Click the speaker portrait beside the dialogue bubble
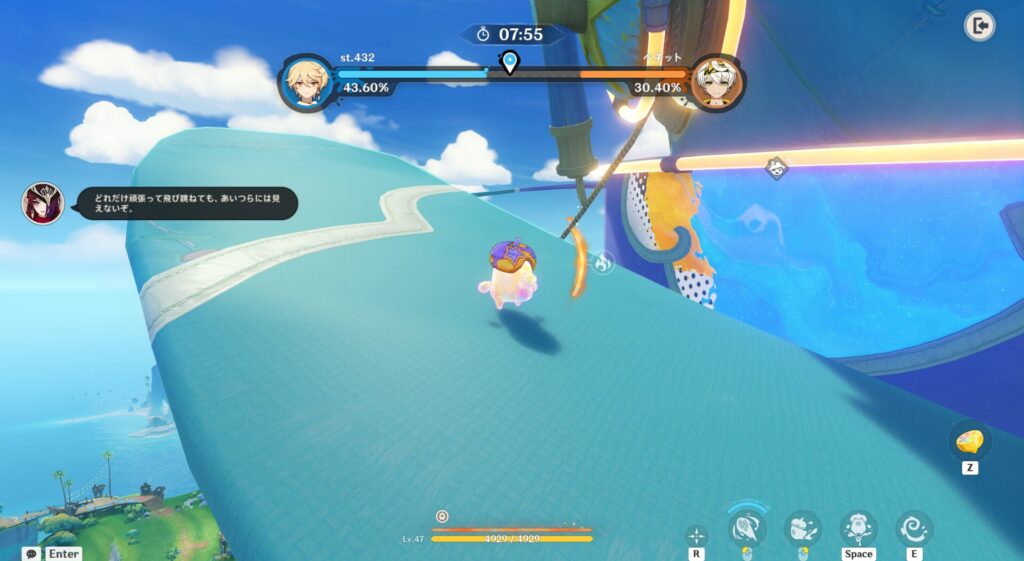 click(x=42, y=203)
